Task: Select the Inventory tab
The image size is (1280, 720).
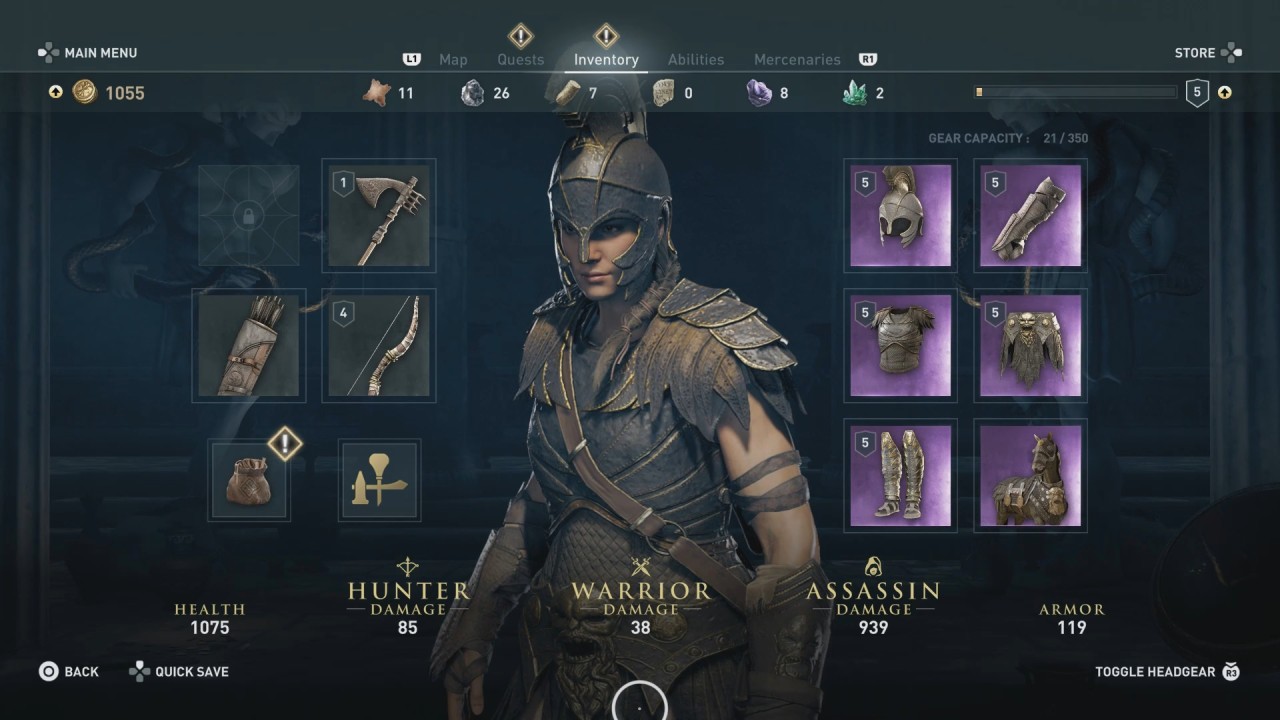Action: click(x=606, y=60)
